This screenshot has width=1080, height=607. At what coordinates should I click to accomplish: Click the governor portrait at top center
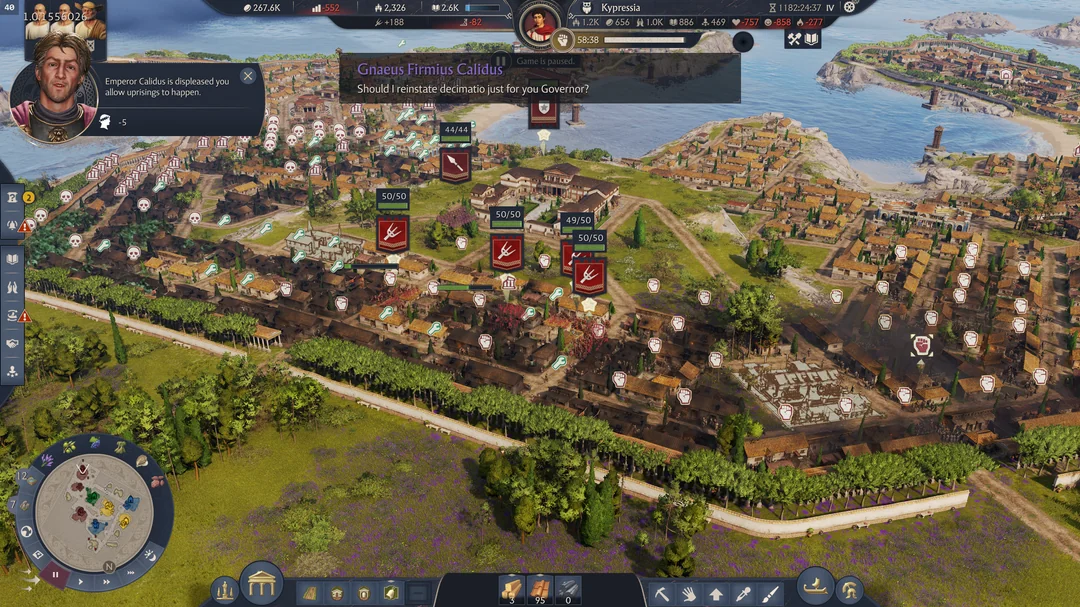540,22
